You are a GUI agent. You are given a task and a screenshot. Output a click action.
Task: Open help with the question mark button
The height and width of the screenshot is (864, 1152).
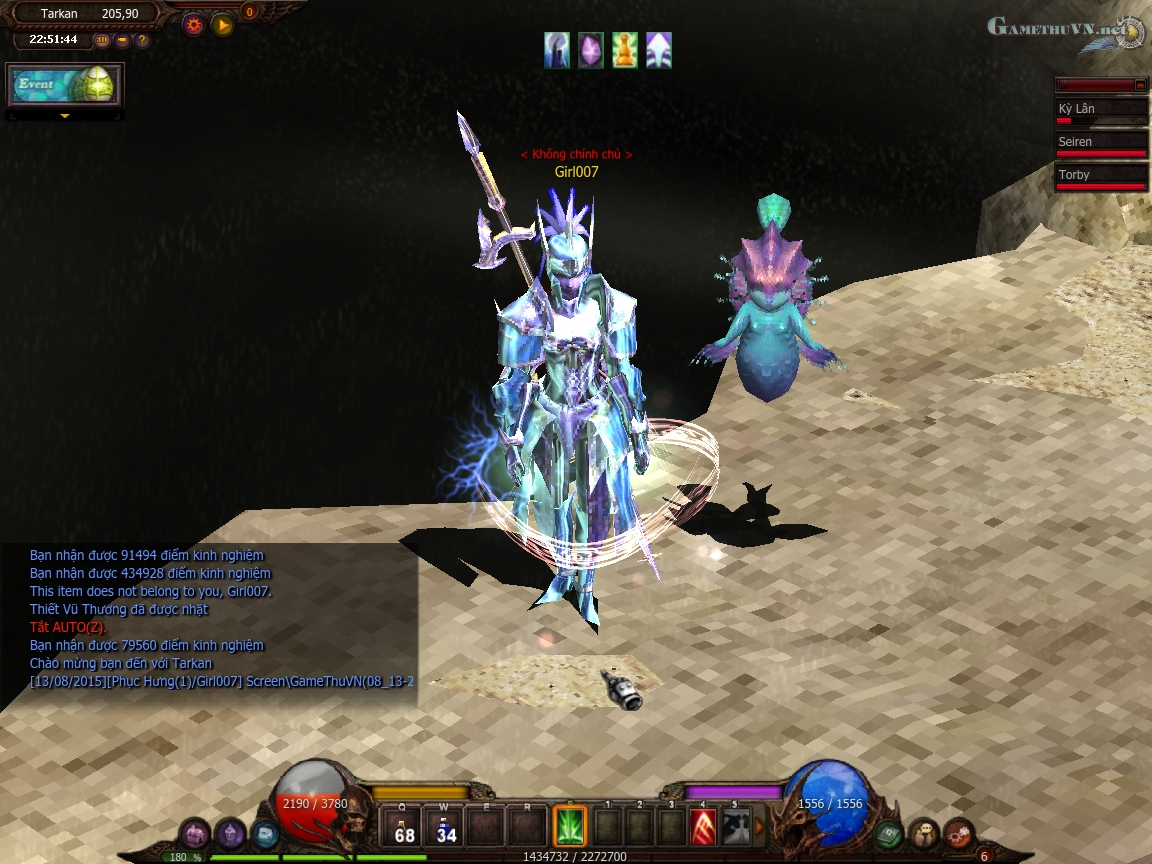coord(142,40)
